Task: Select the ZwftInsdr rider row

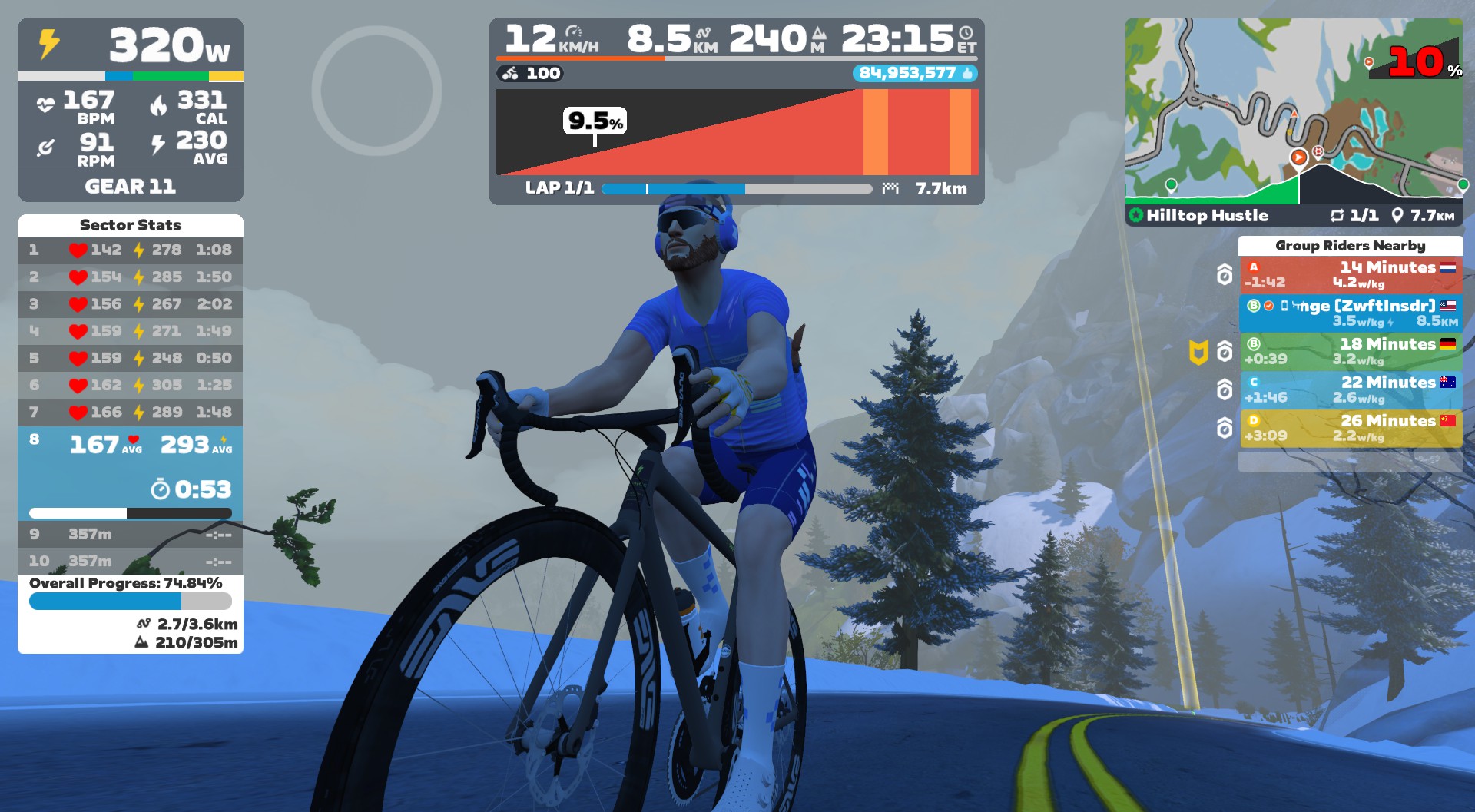Action: click(x=1350, y=313)
